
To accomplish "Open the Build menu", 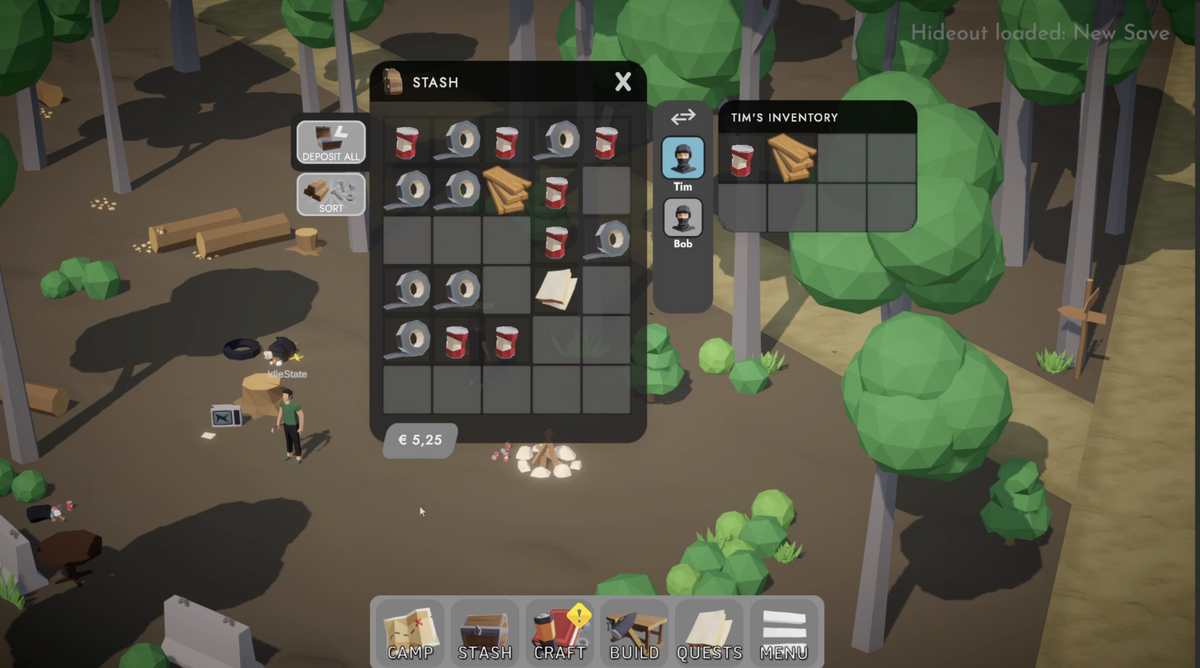I will tap(634, 633).
